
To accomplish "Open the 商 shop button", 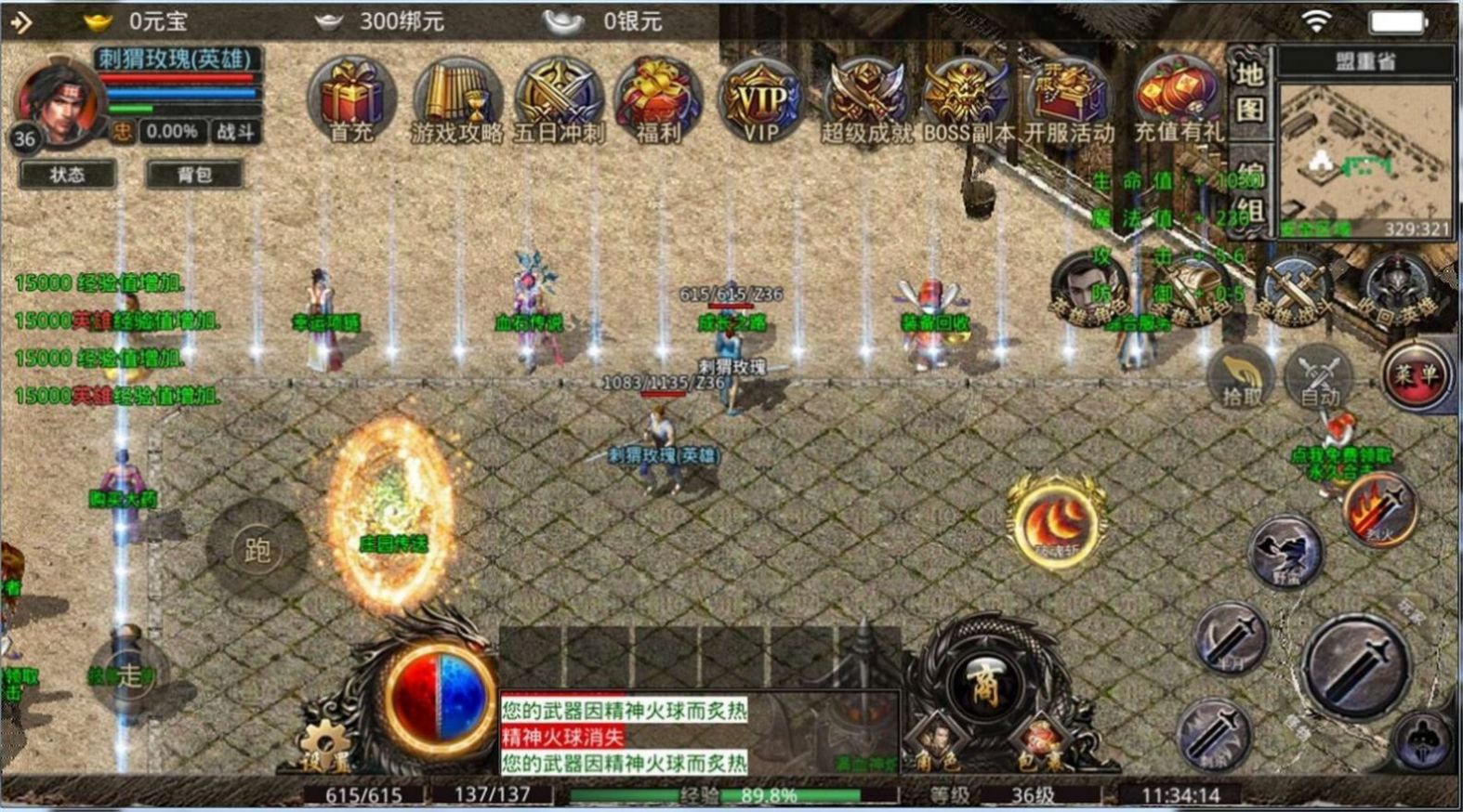I will 982,687.
